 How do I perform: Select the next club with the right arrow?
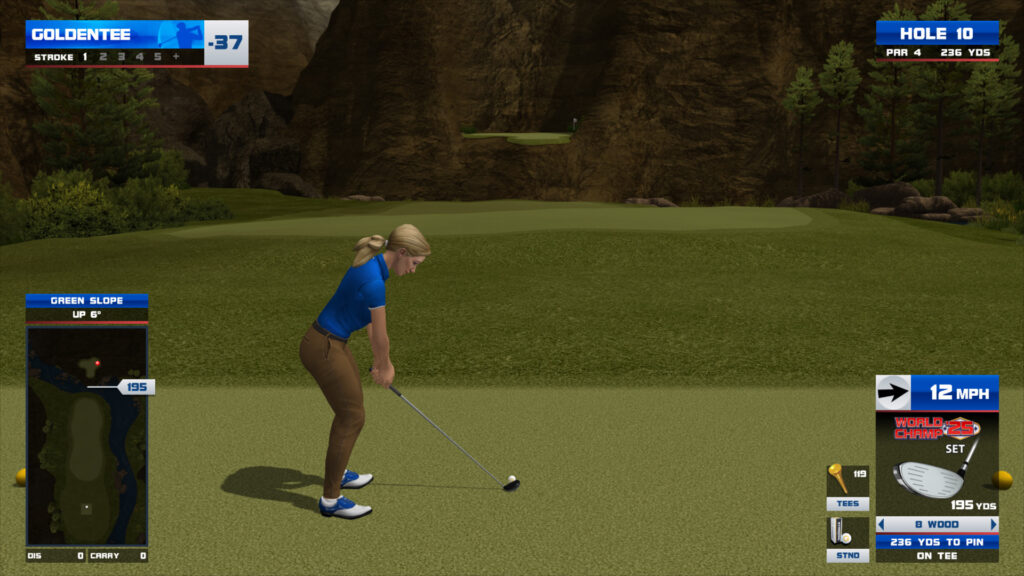[993, 524]
